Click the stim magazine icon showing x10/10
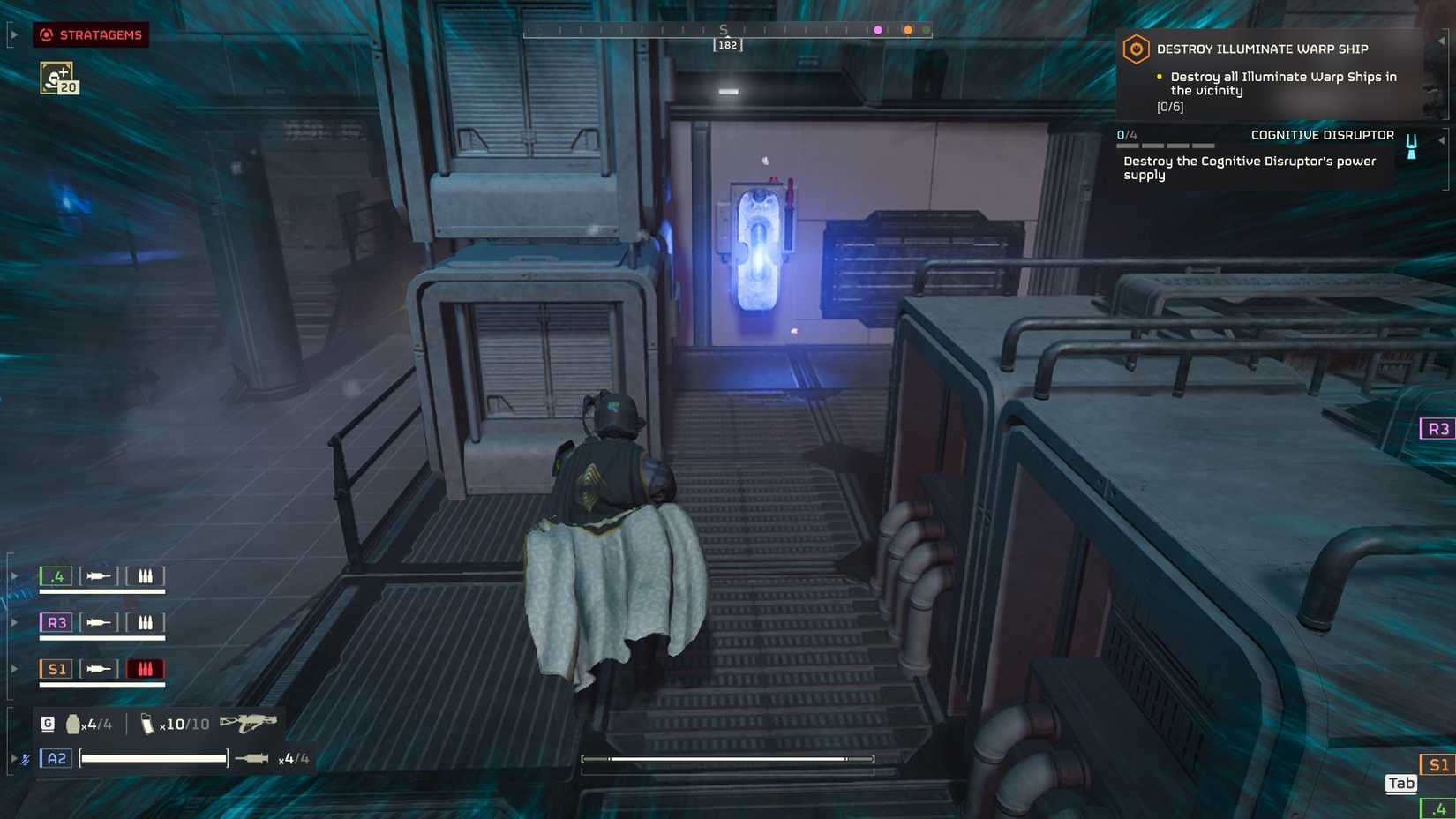This screenshot has width=1456, height=819. point(148,722)
